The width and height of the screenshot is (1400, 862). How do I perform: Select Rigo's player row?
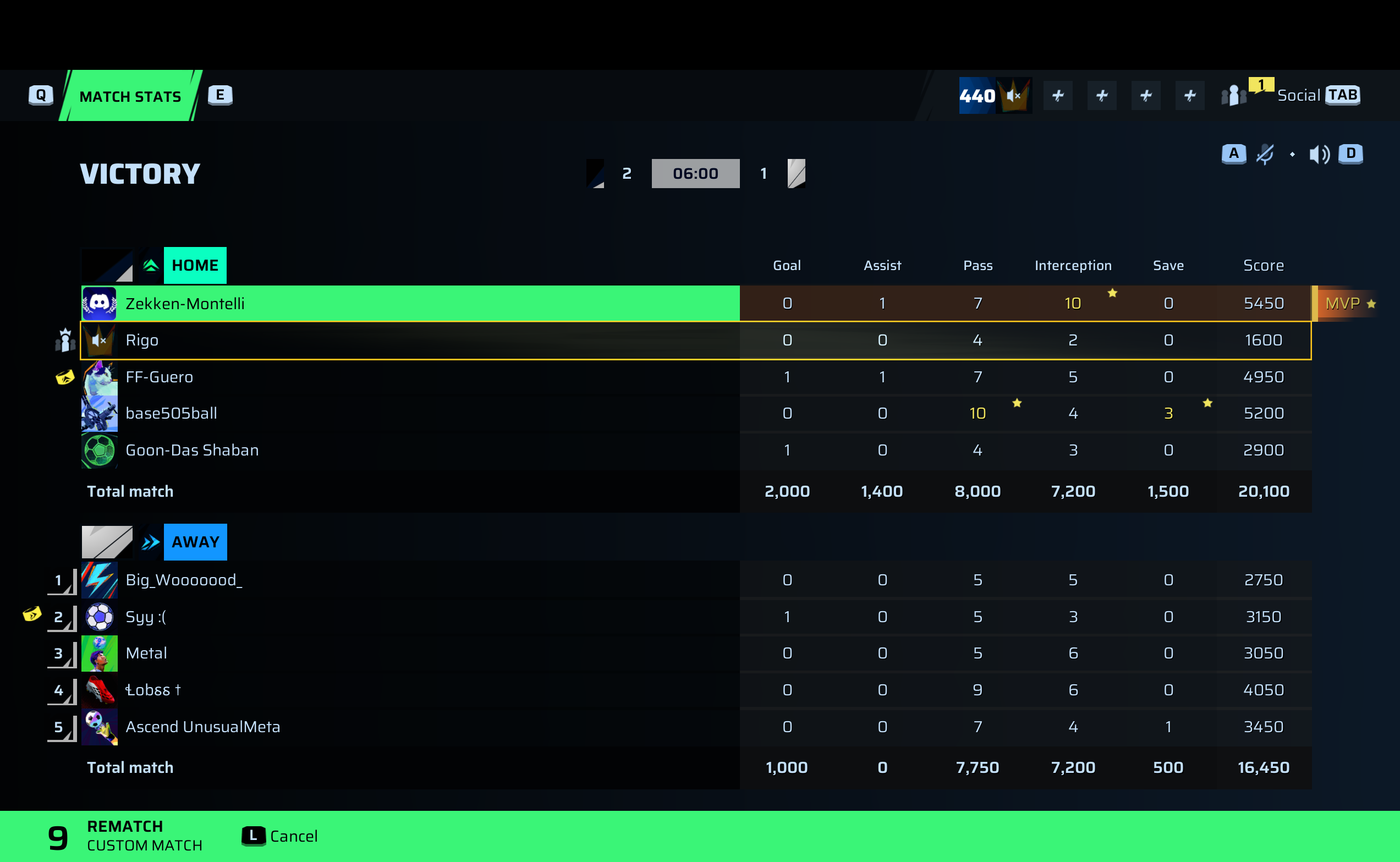click(x=410, y=341)
